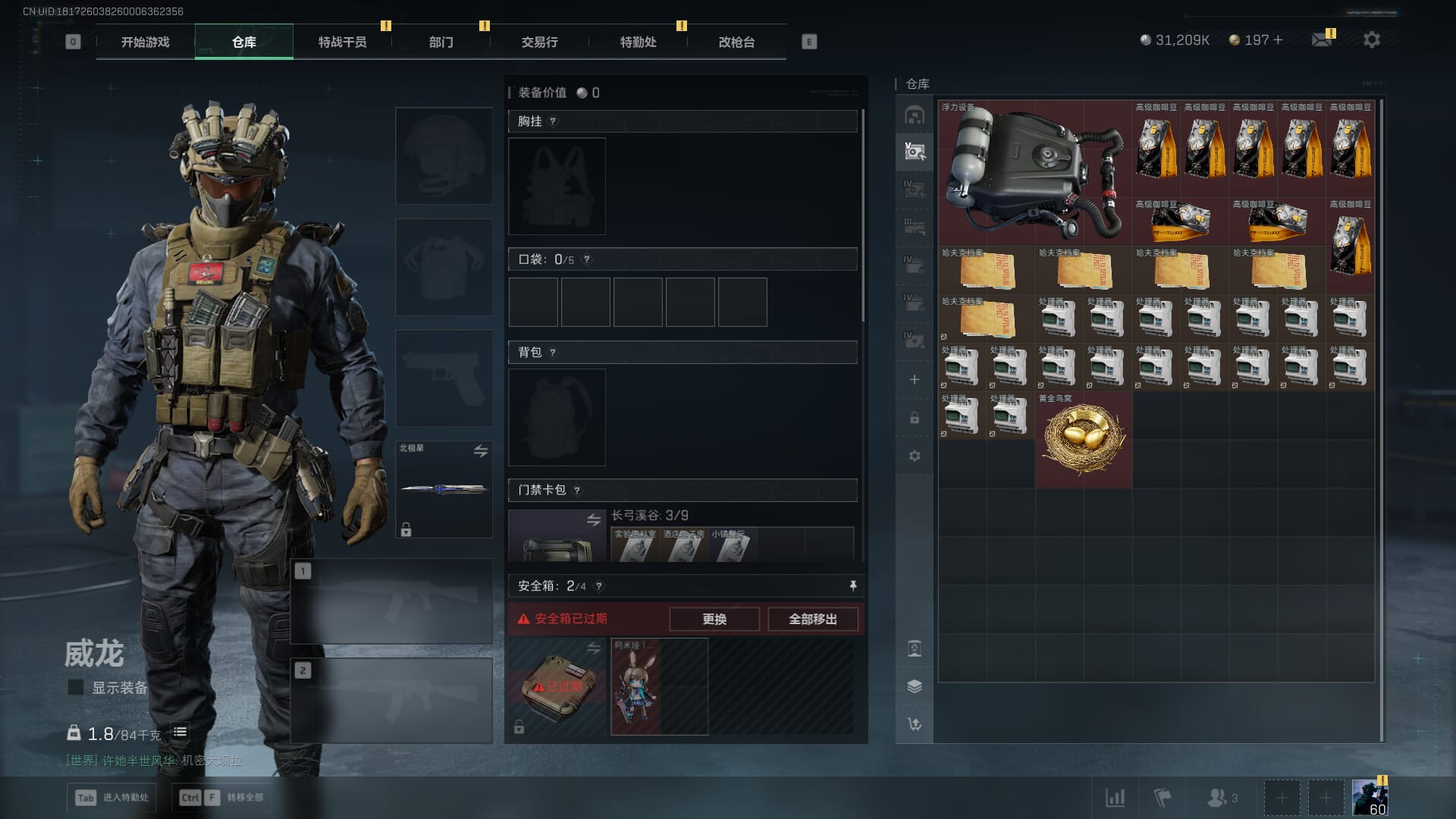Click the 更换 safe box button
Image resolution: width=1456 pixels, height=819 pixels.
pos(714,619)
